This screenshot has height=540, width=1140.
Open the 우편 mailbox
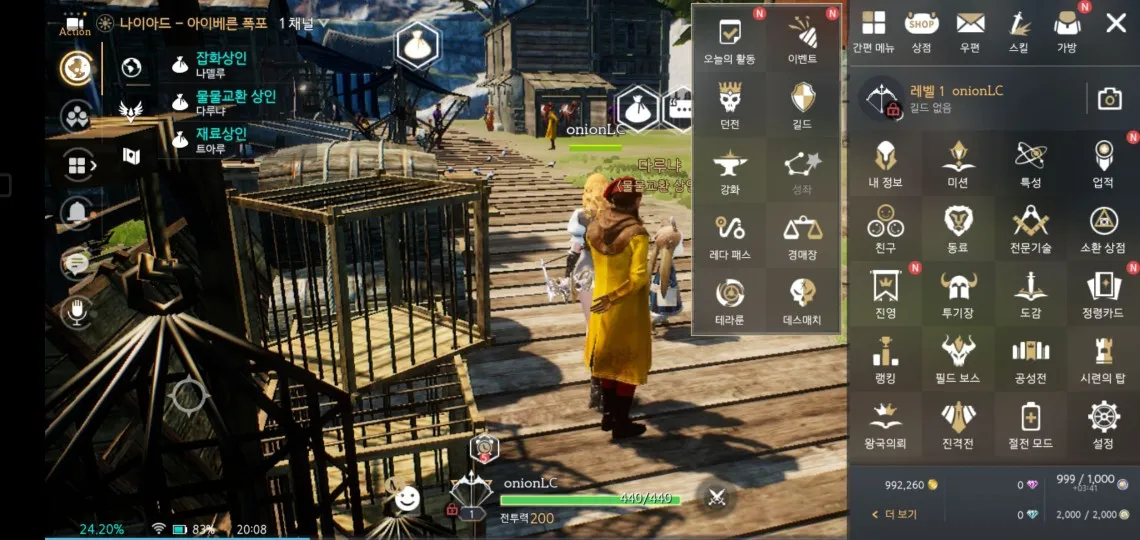pos(970,29)
